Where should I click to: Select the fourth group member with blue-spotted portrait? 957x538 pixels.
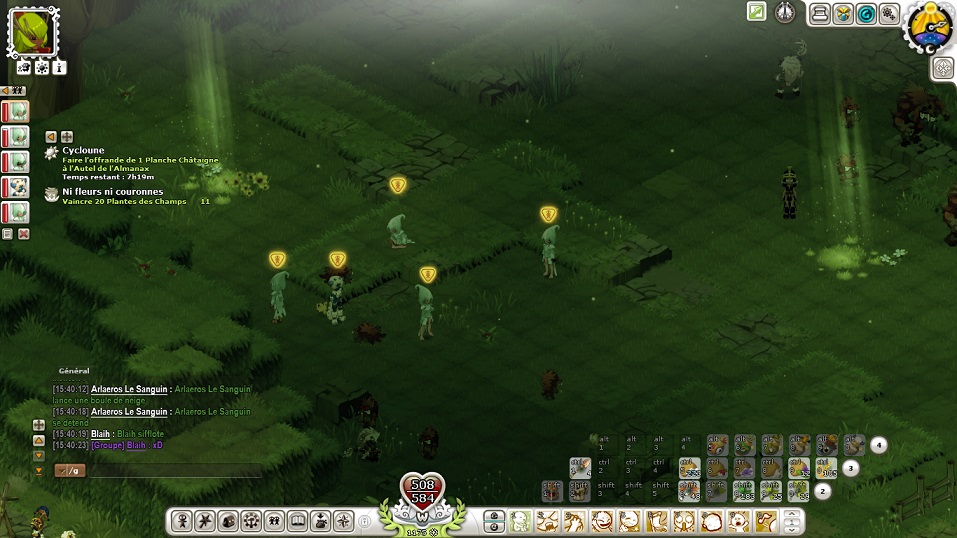(17, 187)
